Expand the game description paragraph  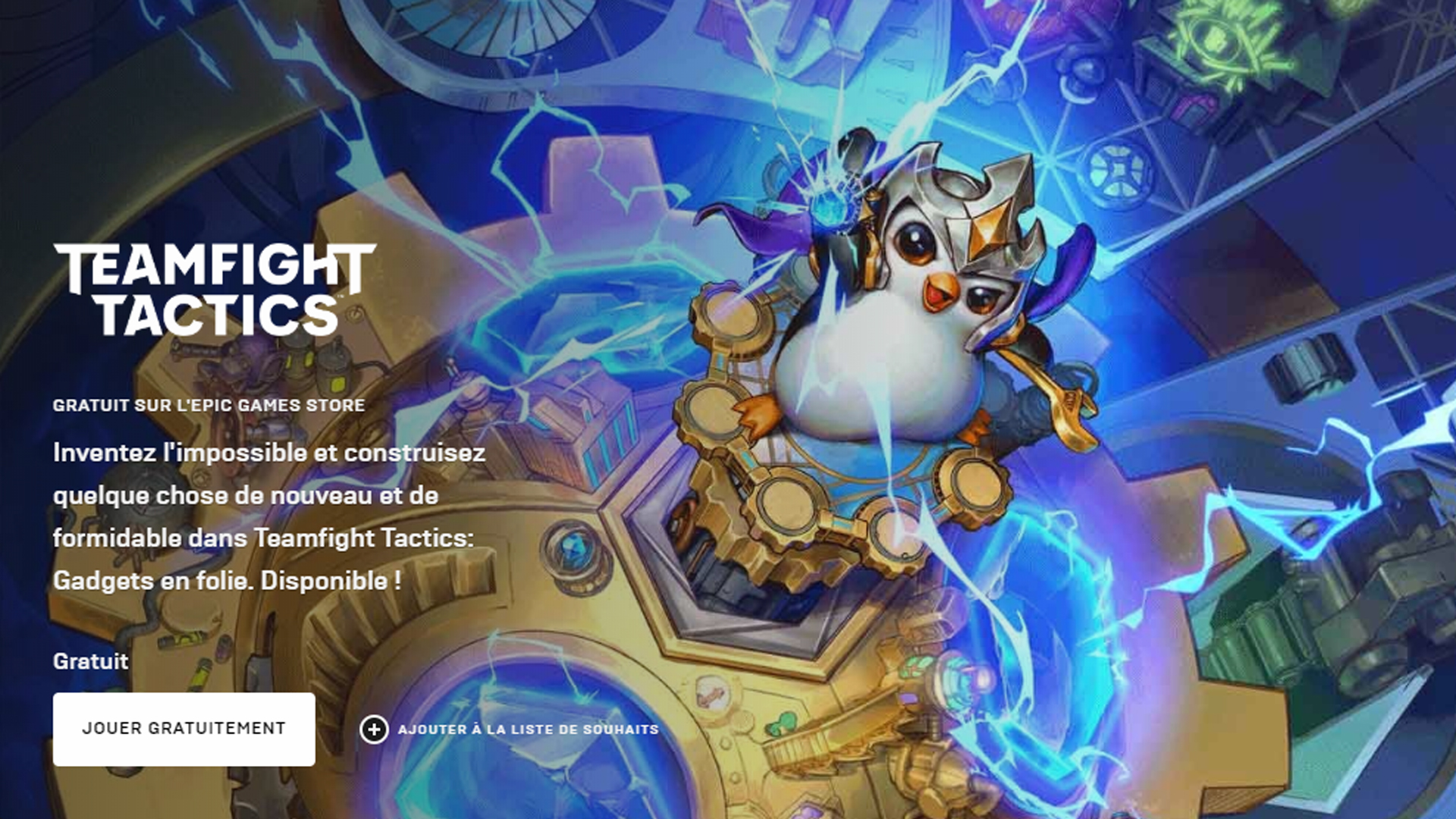pos(265,516)
